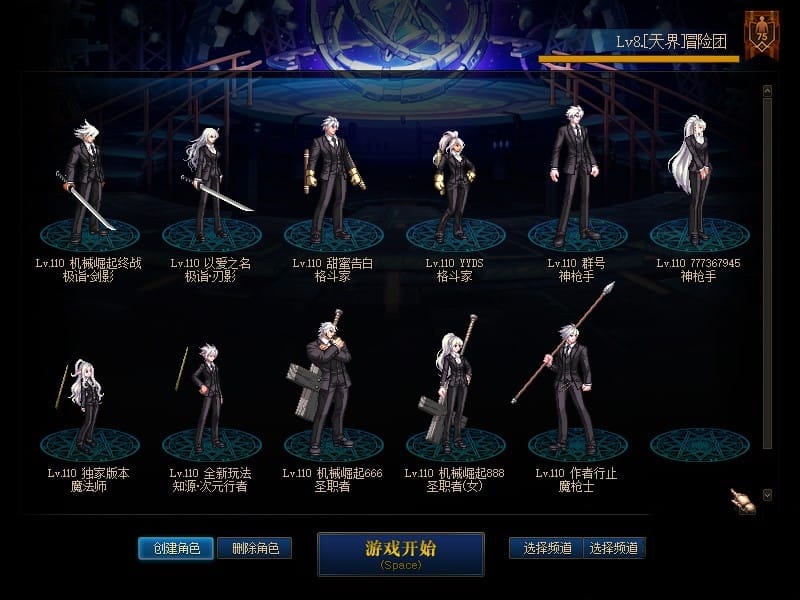800x600 pixels.
Task: Pick the 神枪手 character named 777367945
Action: (x=698, y=180)
